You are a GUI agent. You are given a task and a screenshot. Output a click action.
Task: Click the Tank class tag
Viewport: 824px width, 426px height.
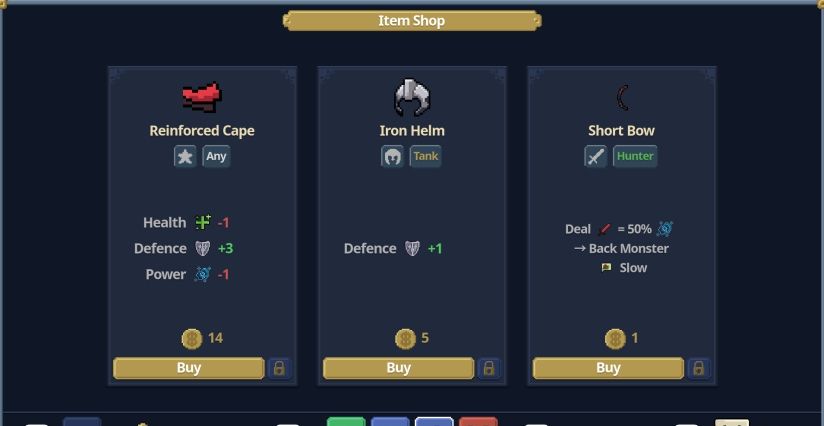[x=425, y=156]
